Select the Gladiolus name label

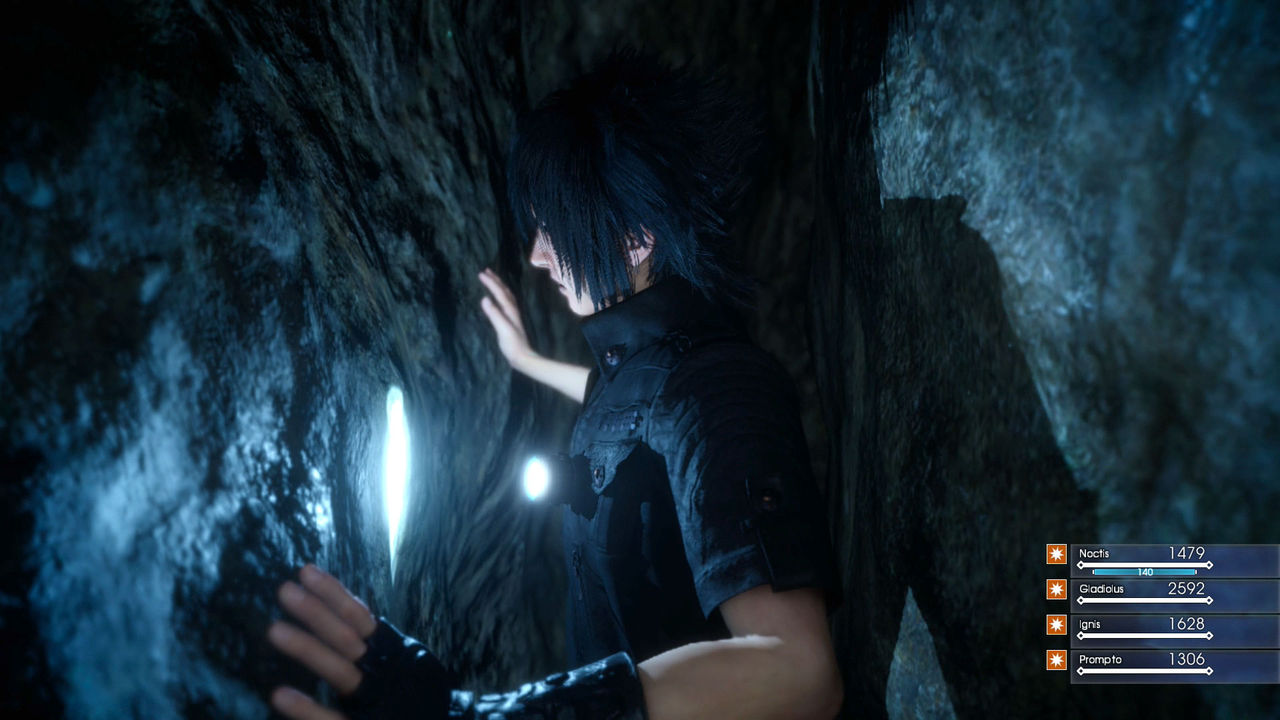[1102, 589]
